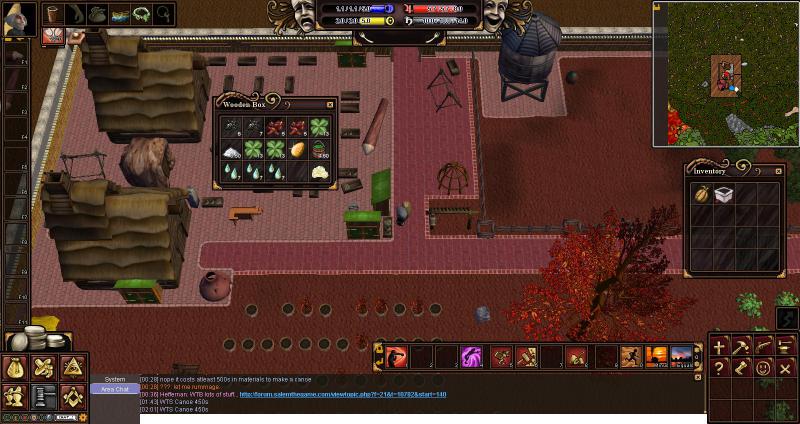Select the pickaxe action menu button
The width and height of the screenshot is (800, 424).
pos(741,346)
